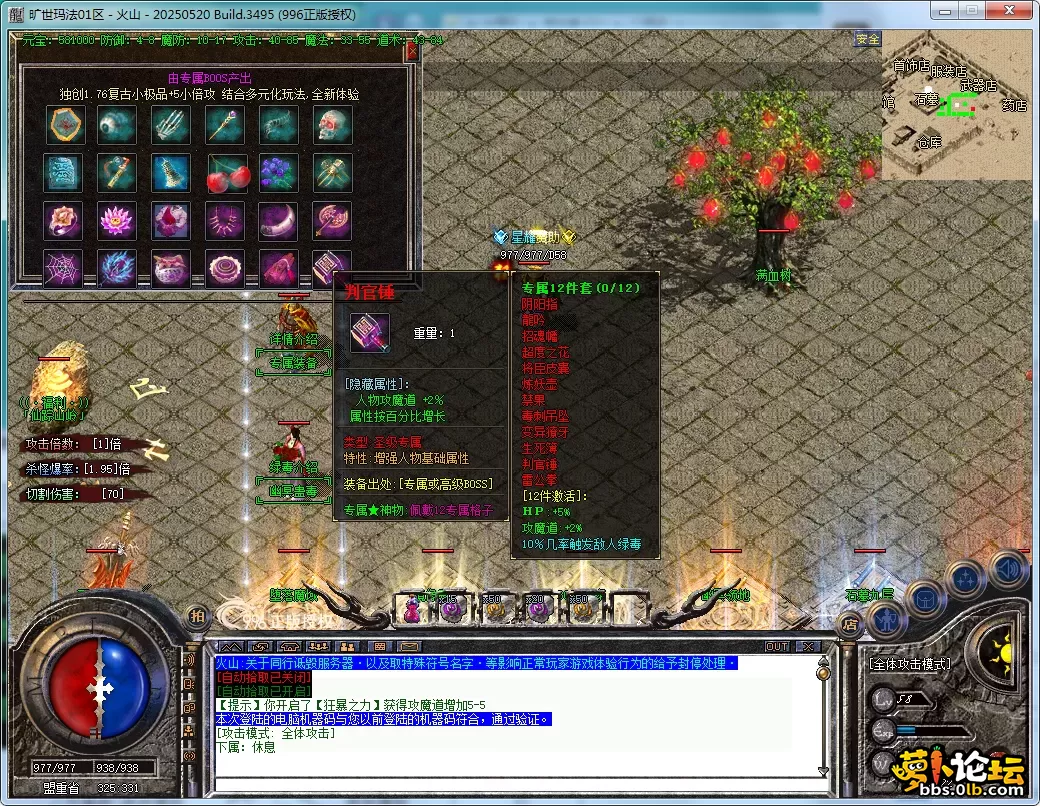Choose the pink lotus flower item
Image resolution: width=1040 pixels, height=806 pixels.
click(117, 221)
